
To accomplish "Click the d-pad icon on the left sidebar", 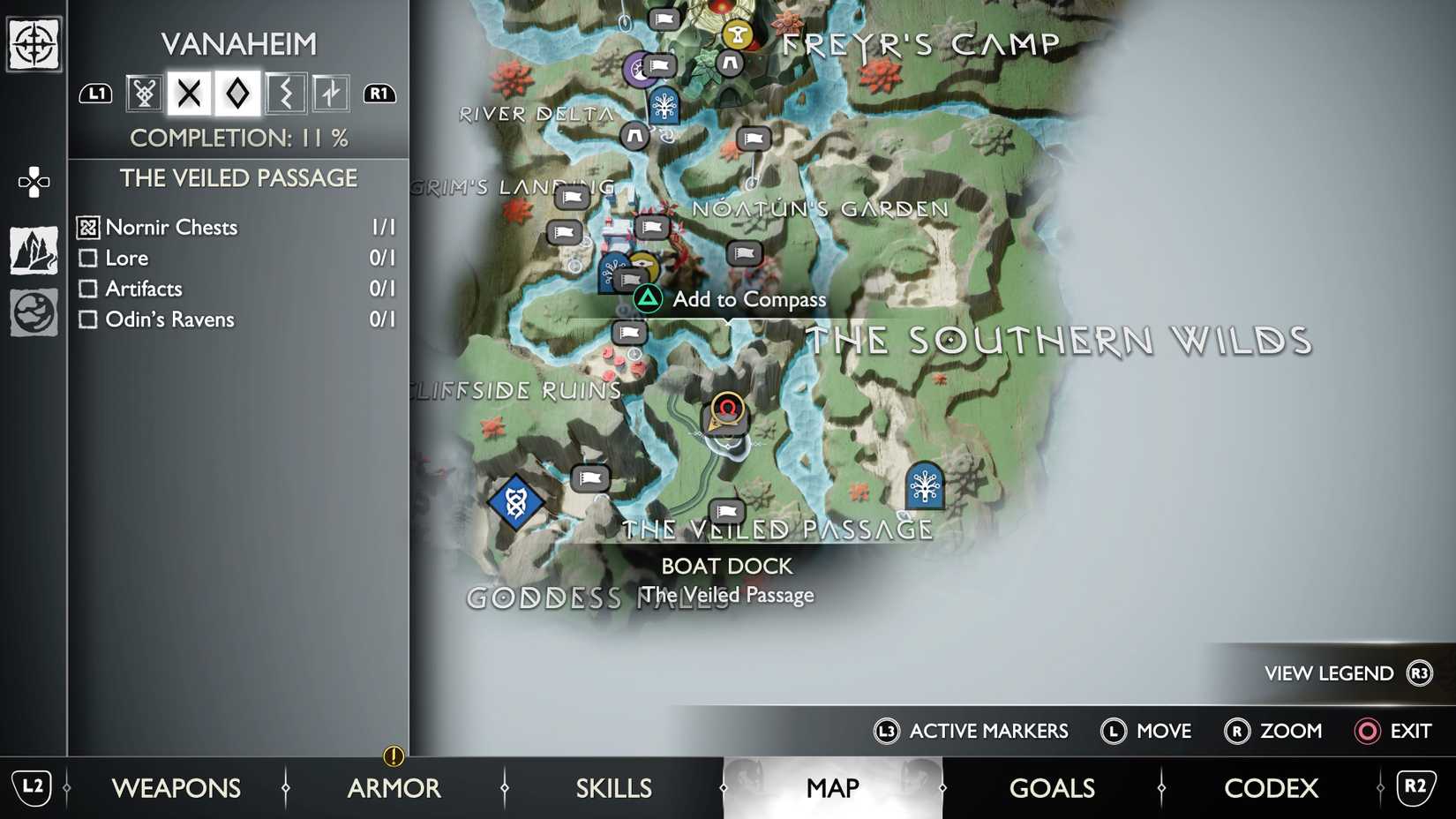I will click(x=33, y=183).
